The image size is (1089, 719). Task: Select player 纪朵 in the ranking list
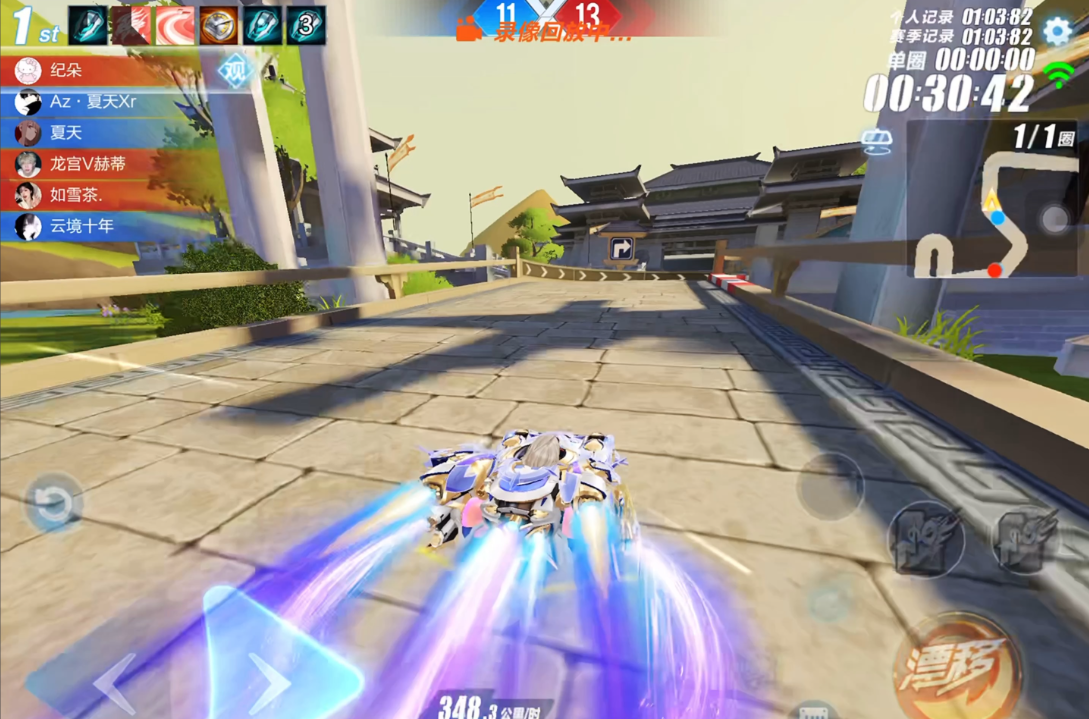pos(66,71)
